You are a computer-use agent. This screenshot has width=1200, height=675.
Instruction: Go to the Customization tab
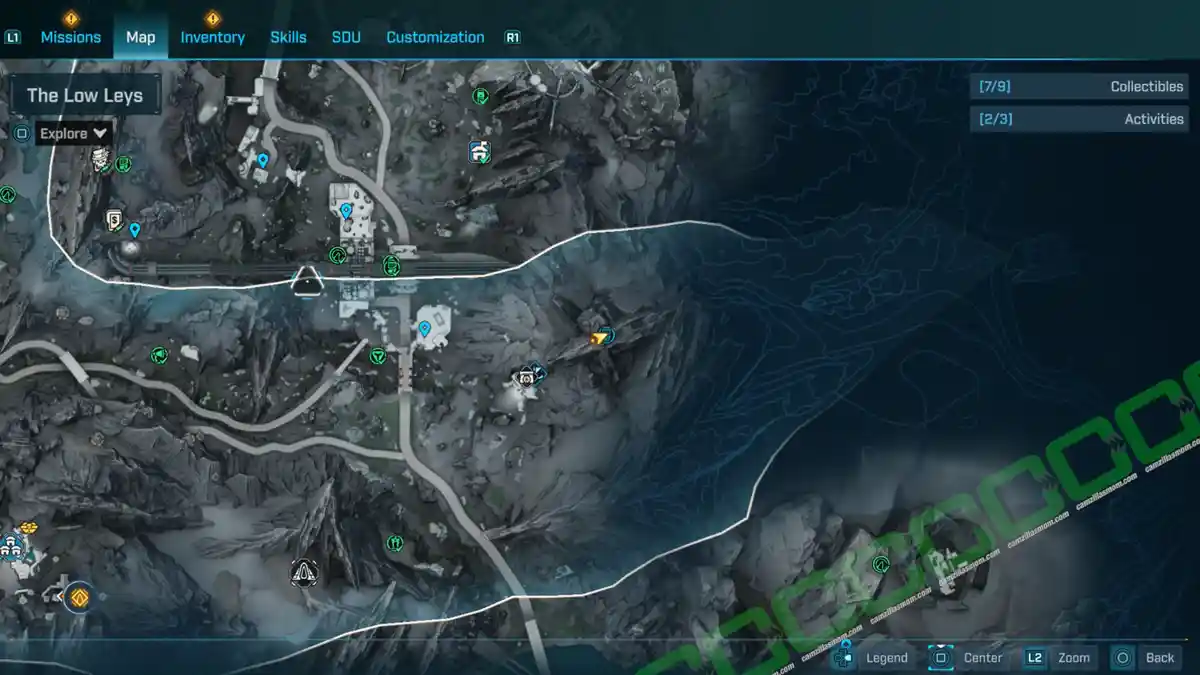click(x=435, y=37)
